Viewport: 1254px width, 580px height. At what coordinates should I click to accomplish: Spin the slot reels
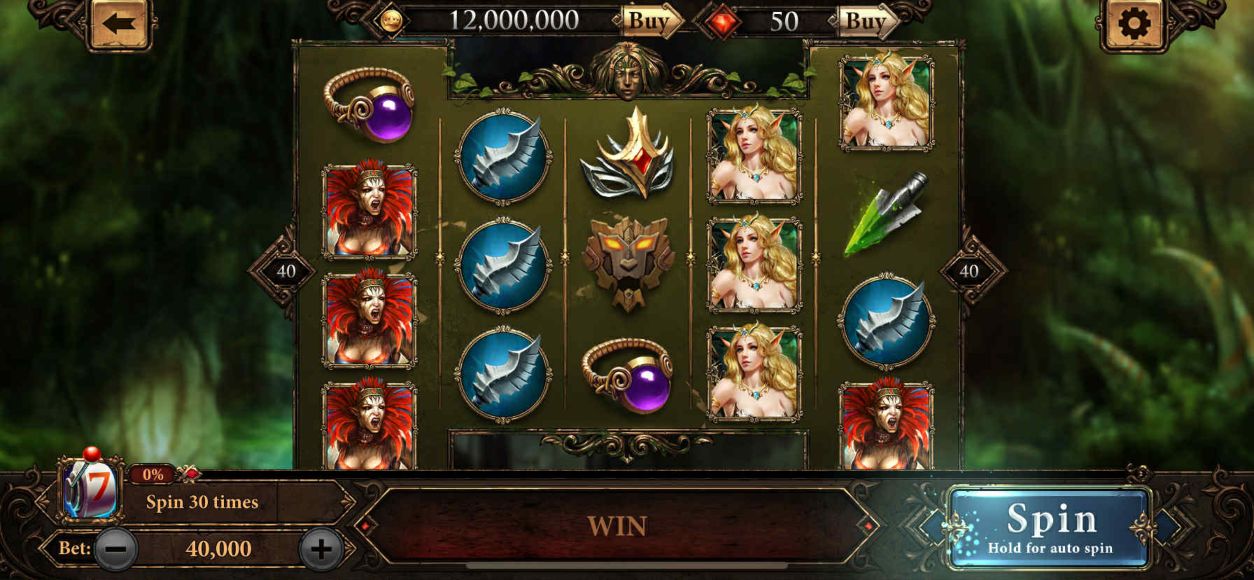[1050, 527]
